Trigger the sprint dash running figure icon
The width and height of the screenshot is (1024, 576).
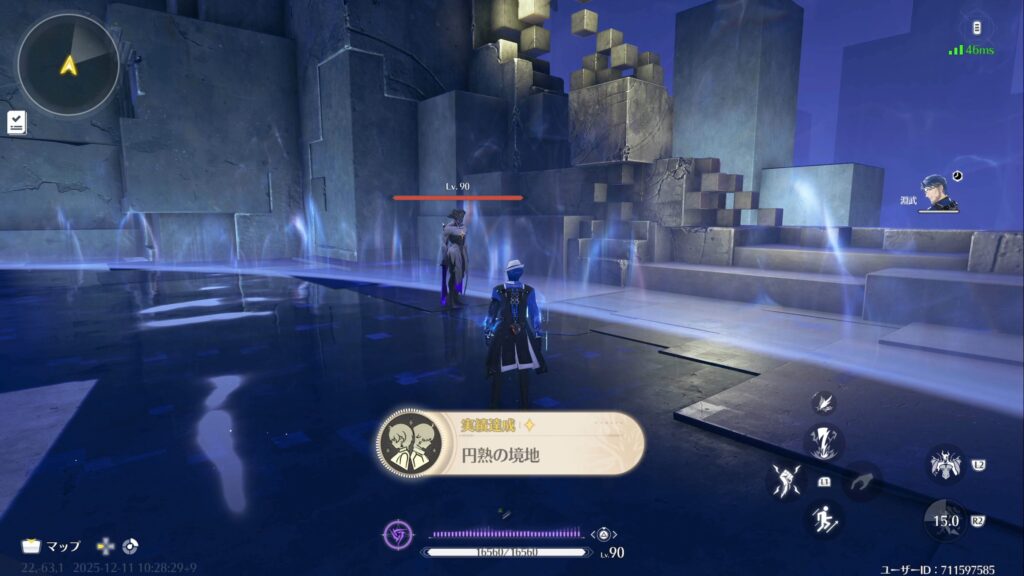tap(825, 518)
